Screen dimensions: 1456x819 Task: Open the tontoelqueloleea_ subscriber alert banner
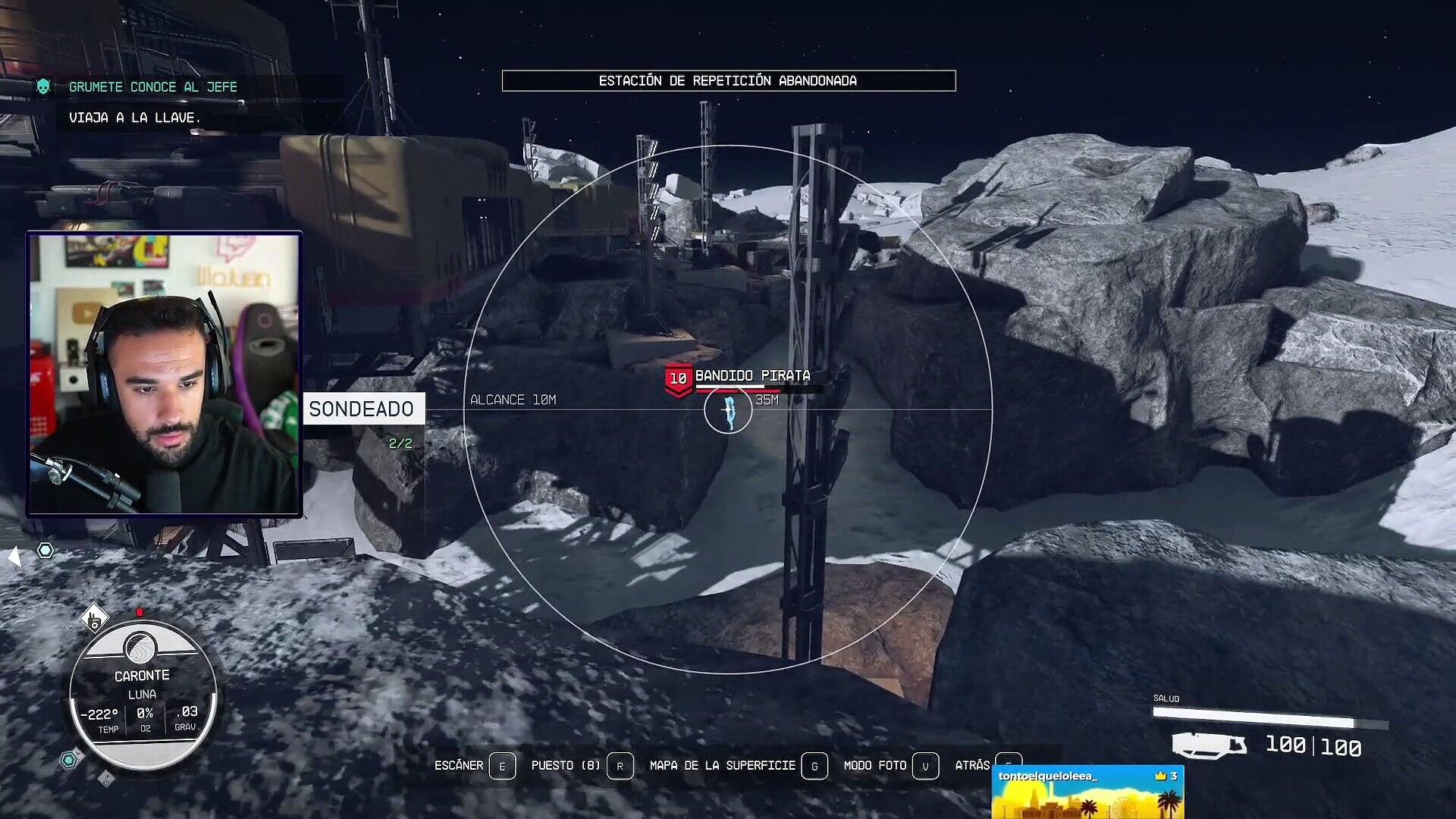pos(1087,792)
